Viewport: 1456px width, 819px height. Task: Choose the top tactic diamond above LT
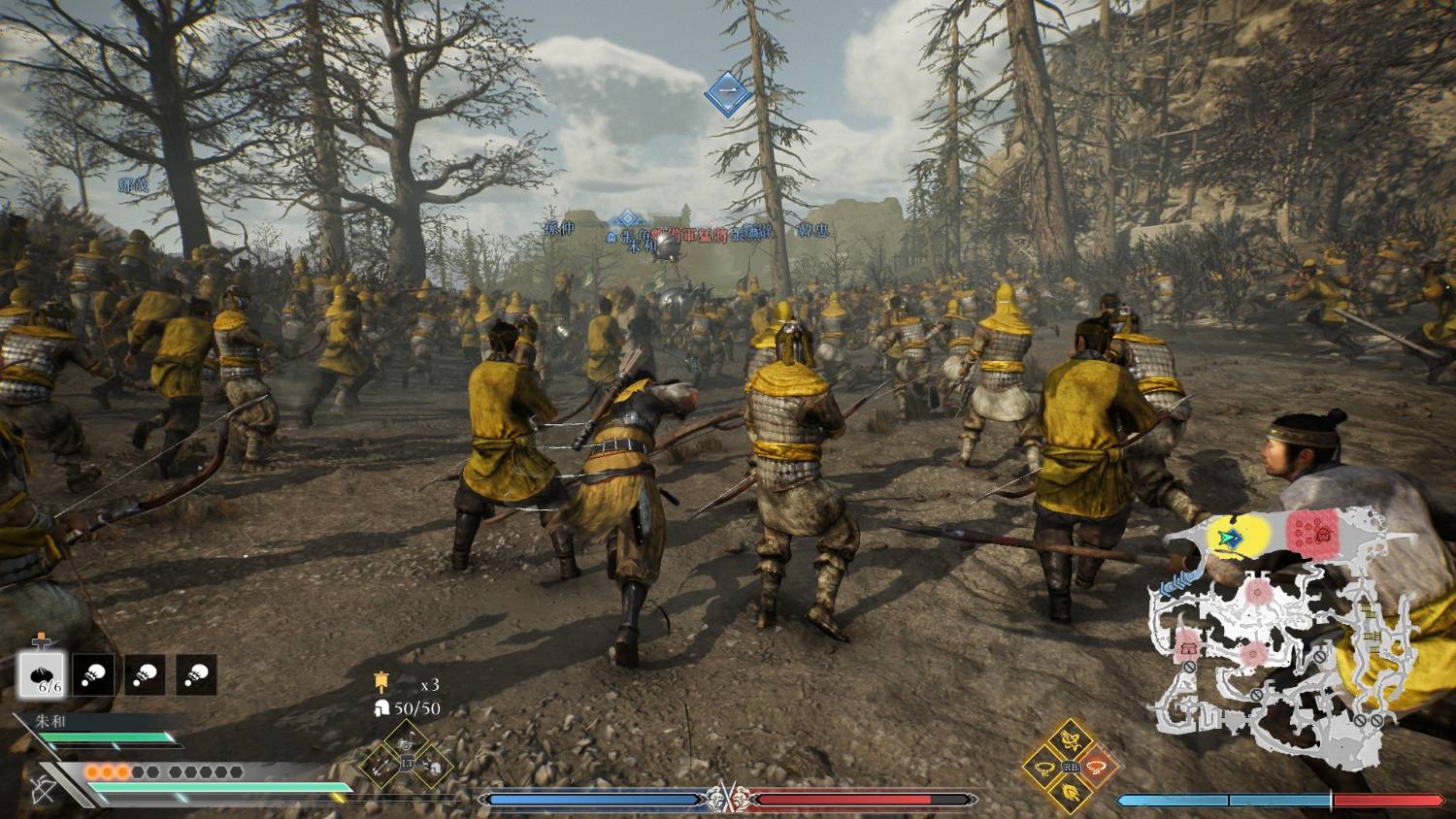407,741
